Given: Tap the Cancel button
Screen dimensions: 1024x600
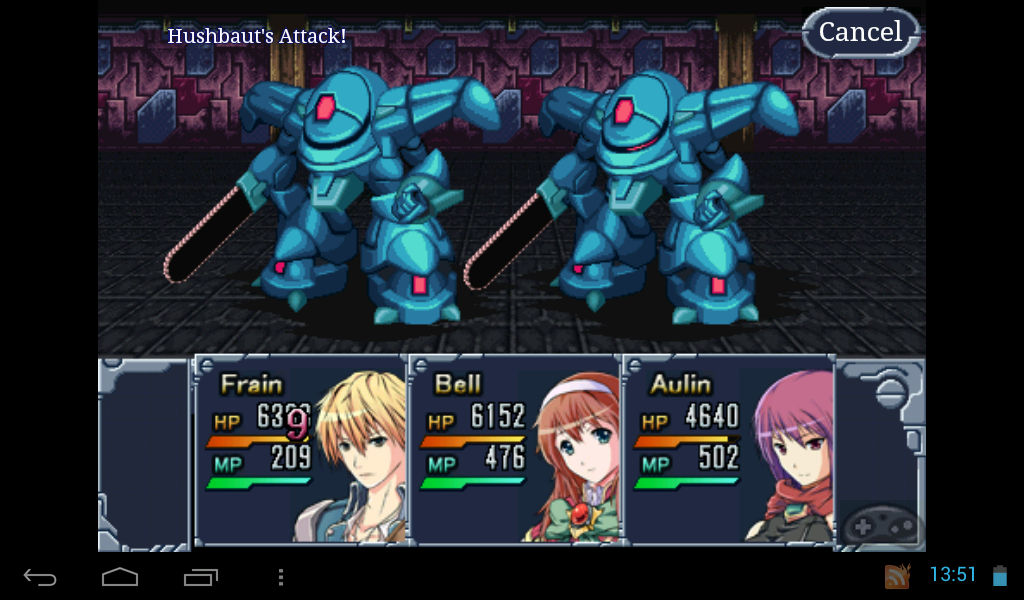Looking at the screenshot, I should 861,32.
